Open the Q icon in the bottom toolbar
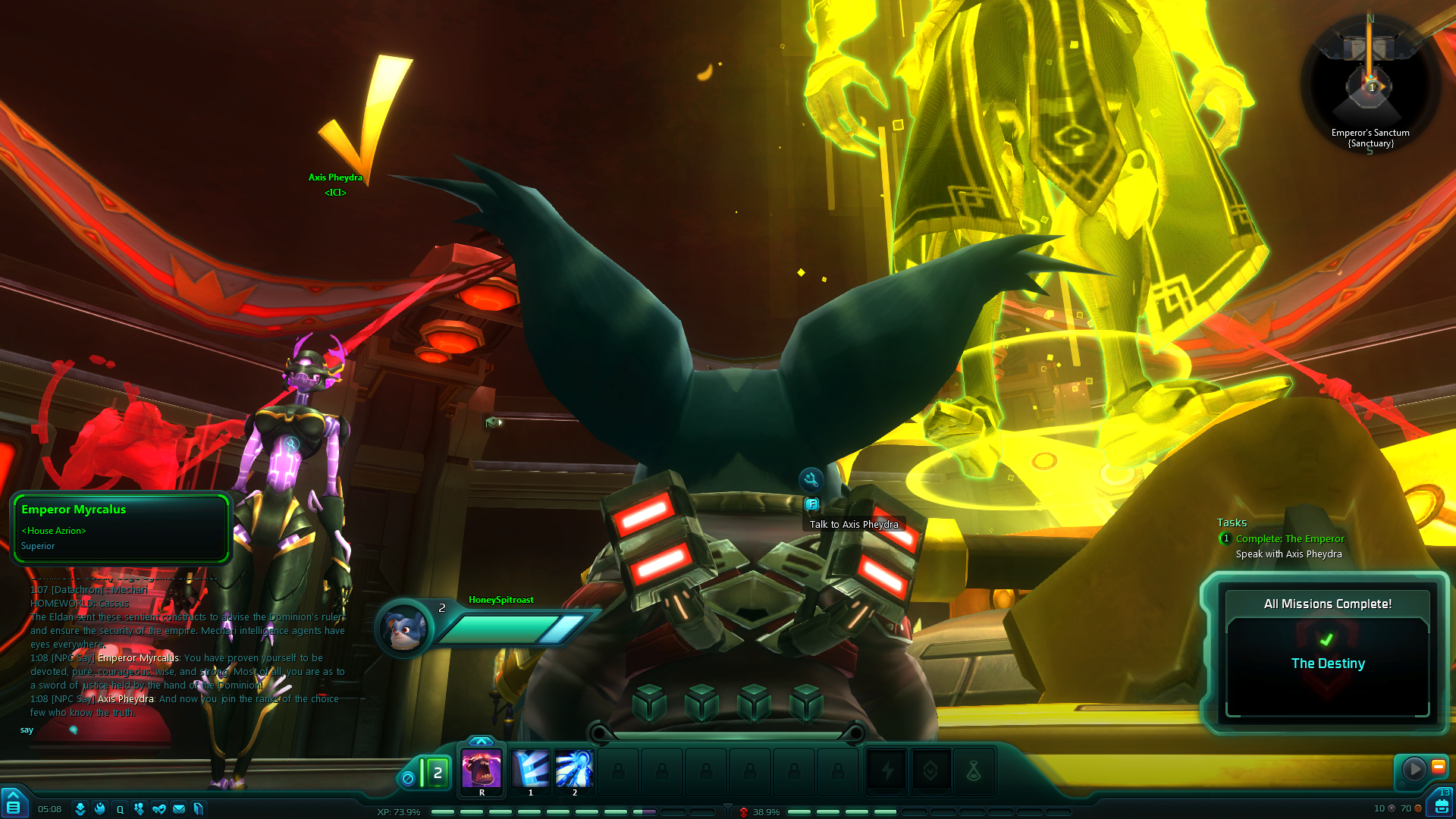This screenshot has width=1456, height=819. pos(120,809)
